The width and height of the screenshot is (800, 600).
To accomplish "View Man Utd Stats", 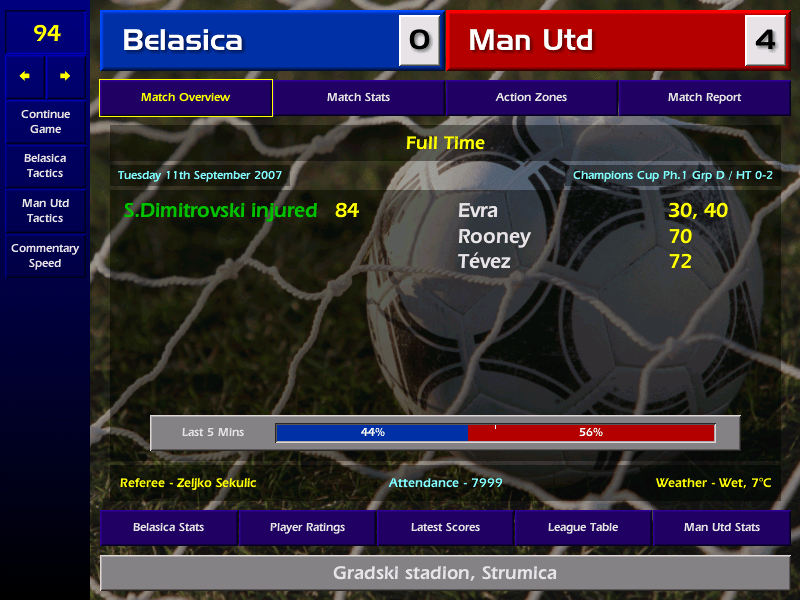I will [x=721, y=527].
